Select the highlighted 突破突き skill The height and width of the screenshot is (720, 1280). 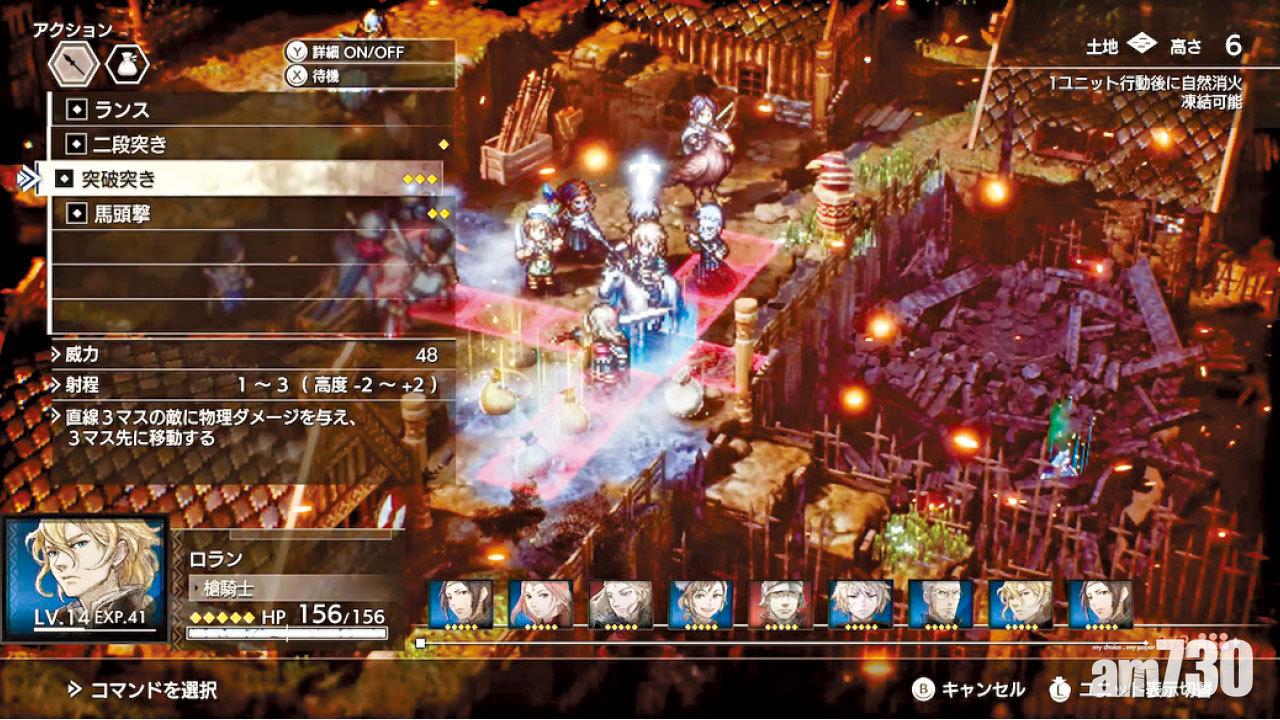[250, 179]
